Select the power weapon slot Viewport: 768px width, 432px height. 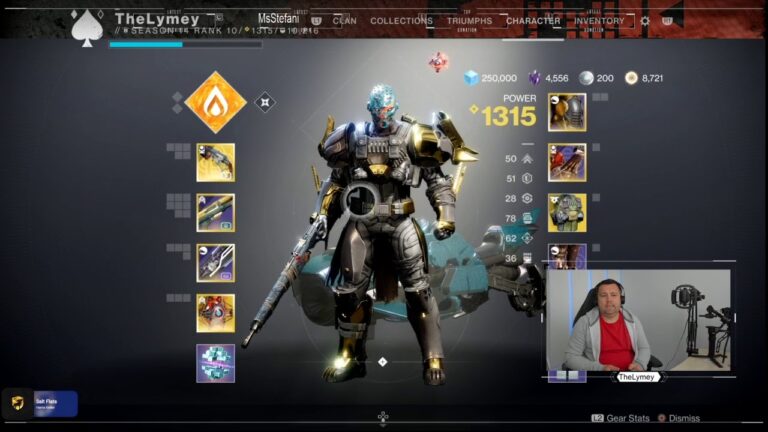(215, 263)
